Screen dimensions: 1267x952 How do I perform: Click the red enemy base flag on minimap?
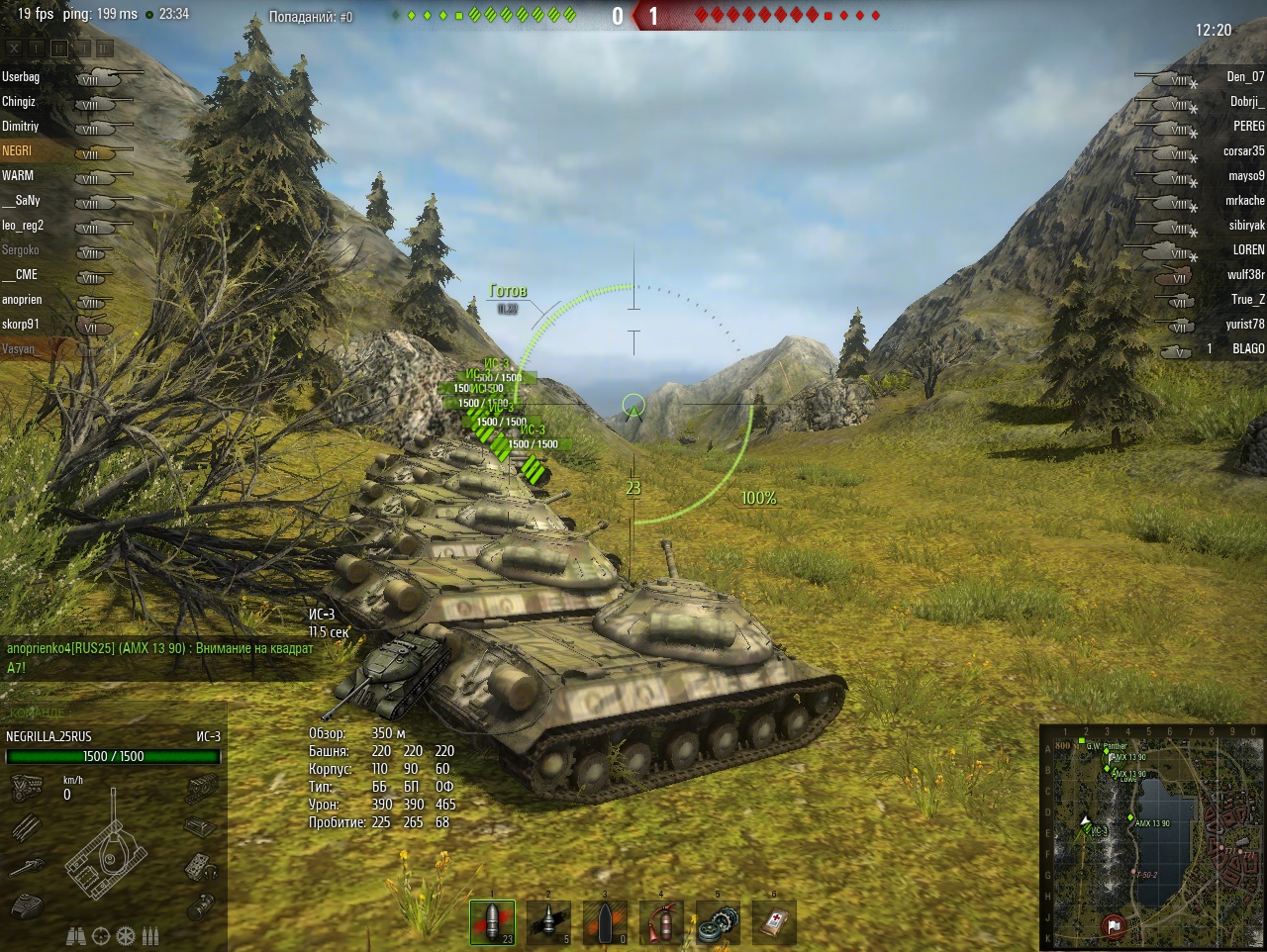pos(1112,926)
